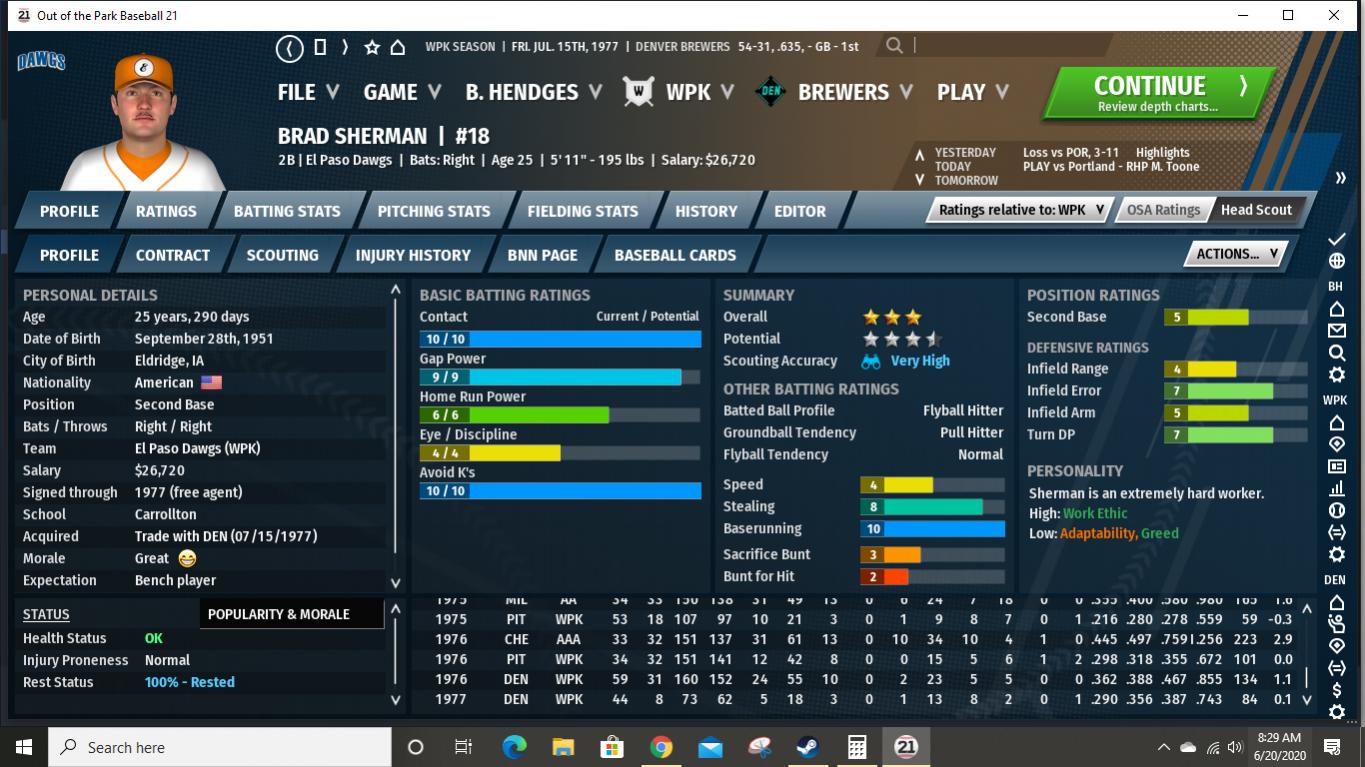Click the star favorites icon
Screen dimensions: 1365x767
tap(374, 45)
